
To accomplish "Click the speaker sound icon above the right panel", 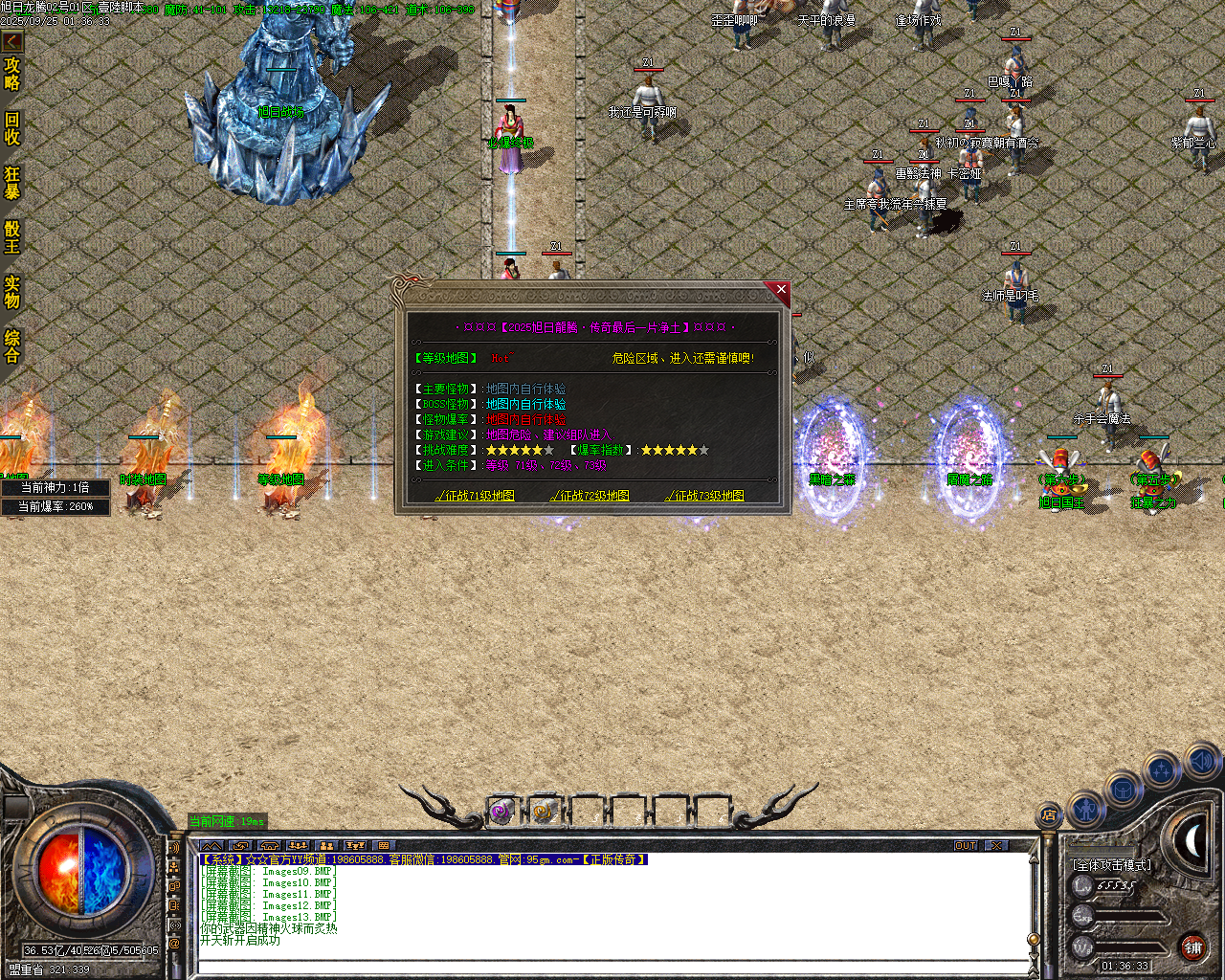I will [x=1200, y=763].
